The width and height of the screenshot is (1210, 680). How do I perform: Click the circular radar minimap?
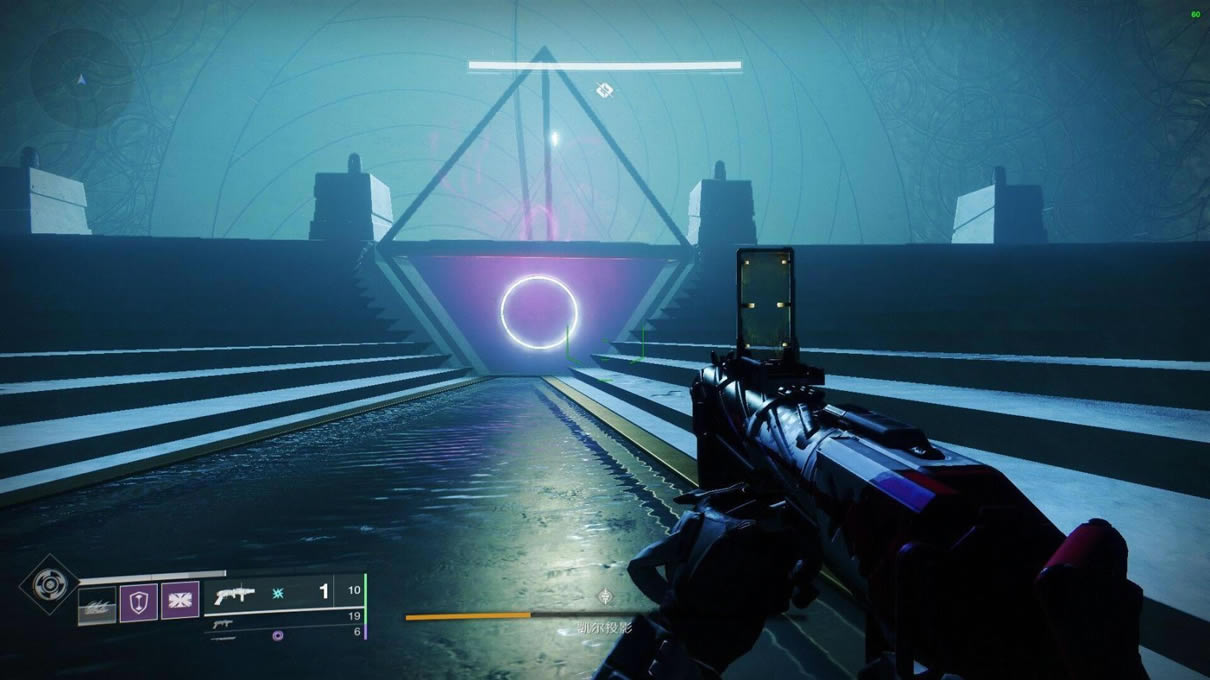tap(81, 77)
